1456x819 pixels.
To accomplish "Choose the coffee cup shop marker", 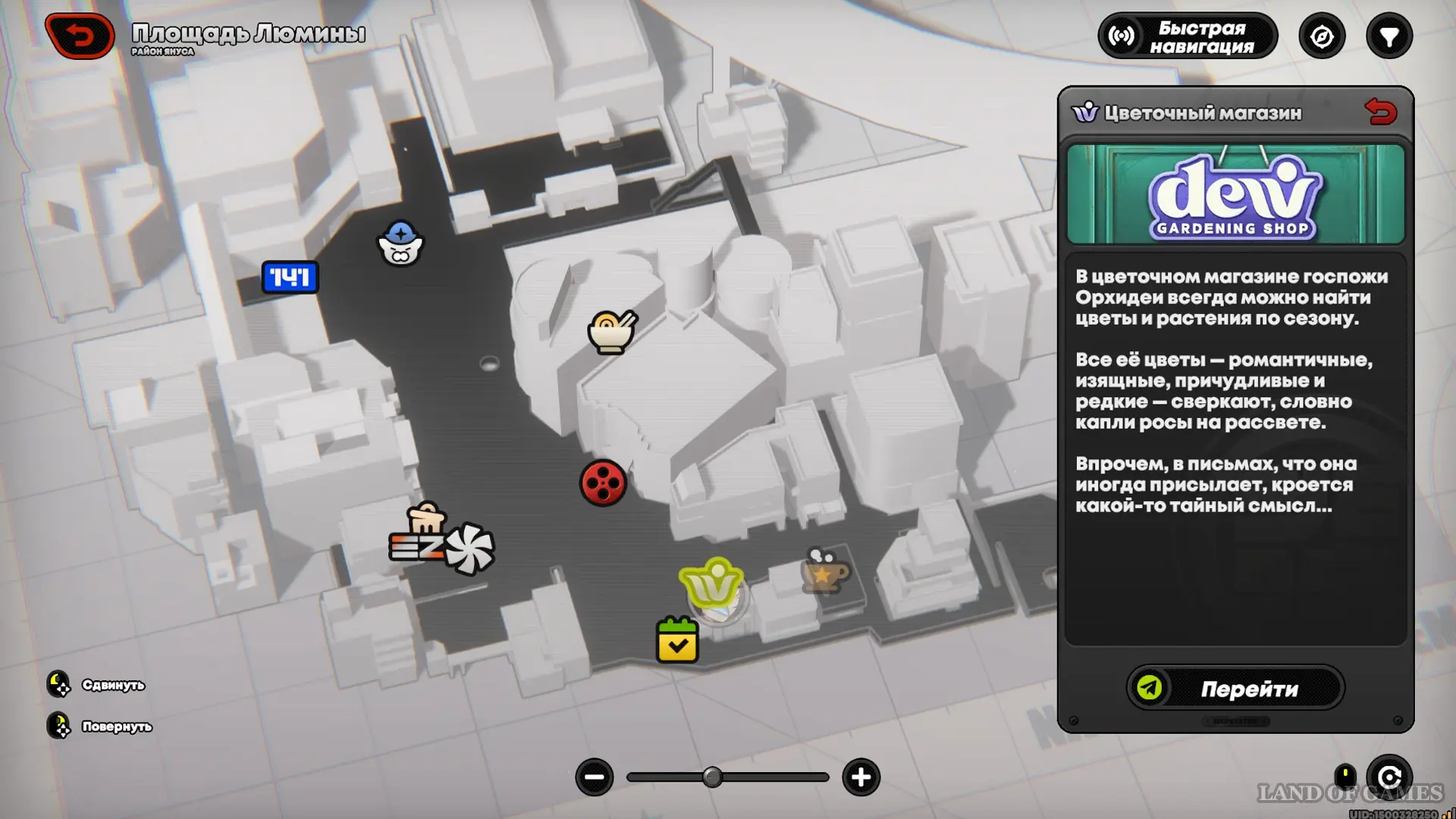I will (x=825, y=571).
